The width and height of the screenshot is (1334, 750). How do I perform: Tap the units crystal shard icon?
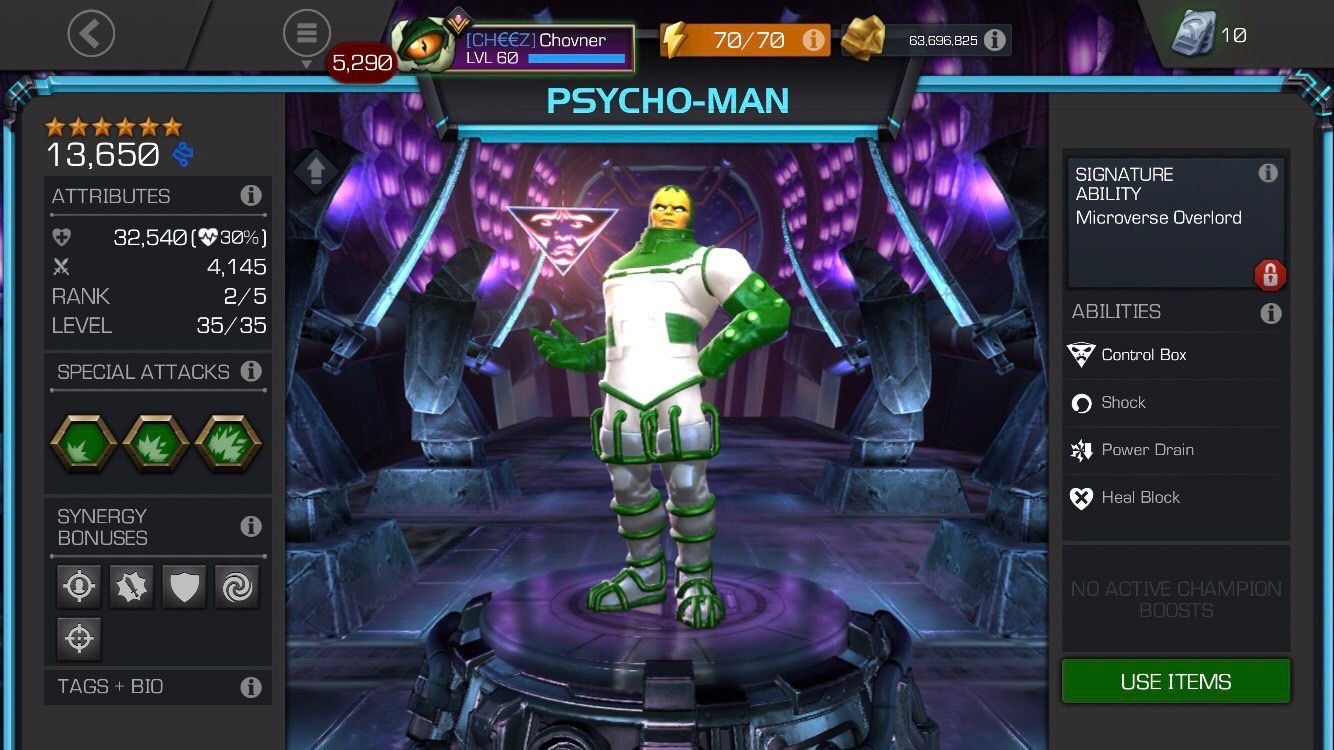[1190, 35]
